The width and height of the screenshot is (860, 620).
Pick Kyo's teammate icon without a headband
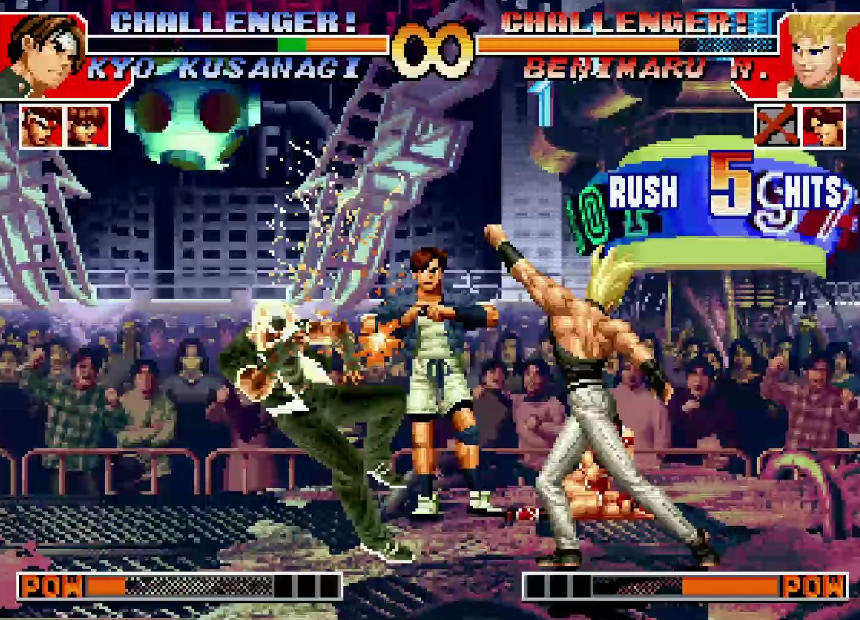[87, 126]
